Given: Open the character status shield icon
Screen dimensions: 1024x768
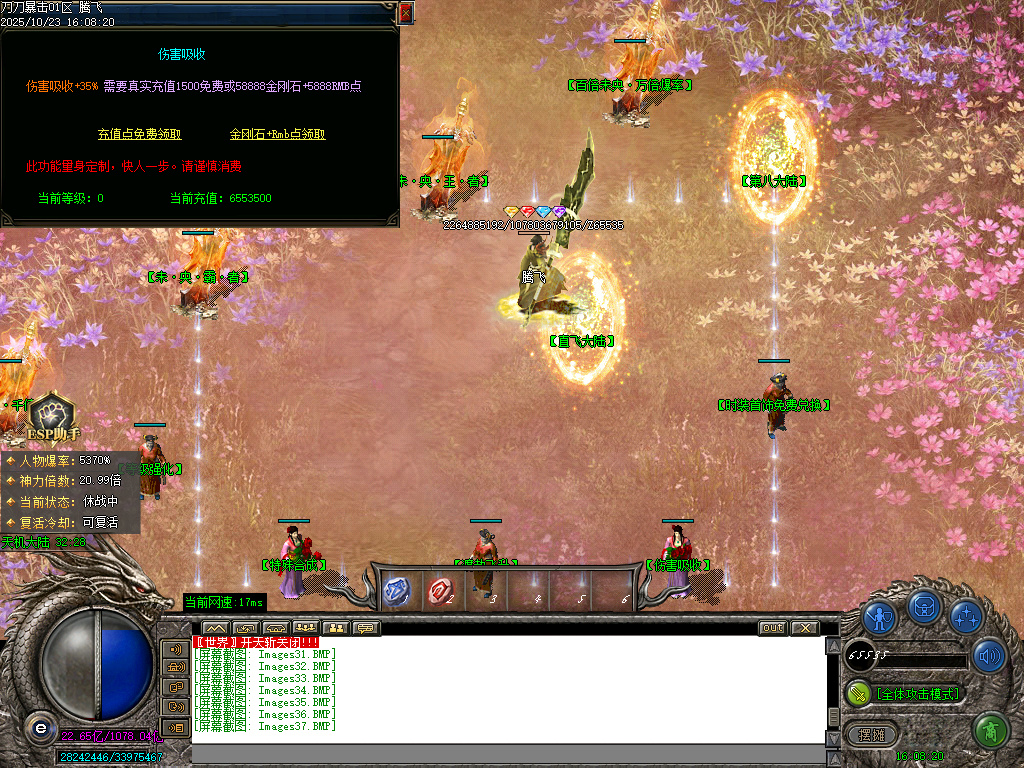Looking at the screenshot, I should (879, 616).
